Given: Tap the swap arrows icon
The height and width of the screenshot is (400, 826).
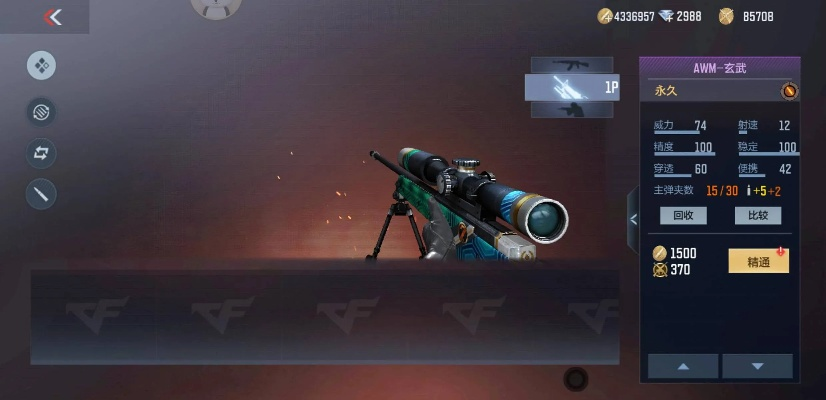Looking at the screenshot, I should (x=41, y=153).
